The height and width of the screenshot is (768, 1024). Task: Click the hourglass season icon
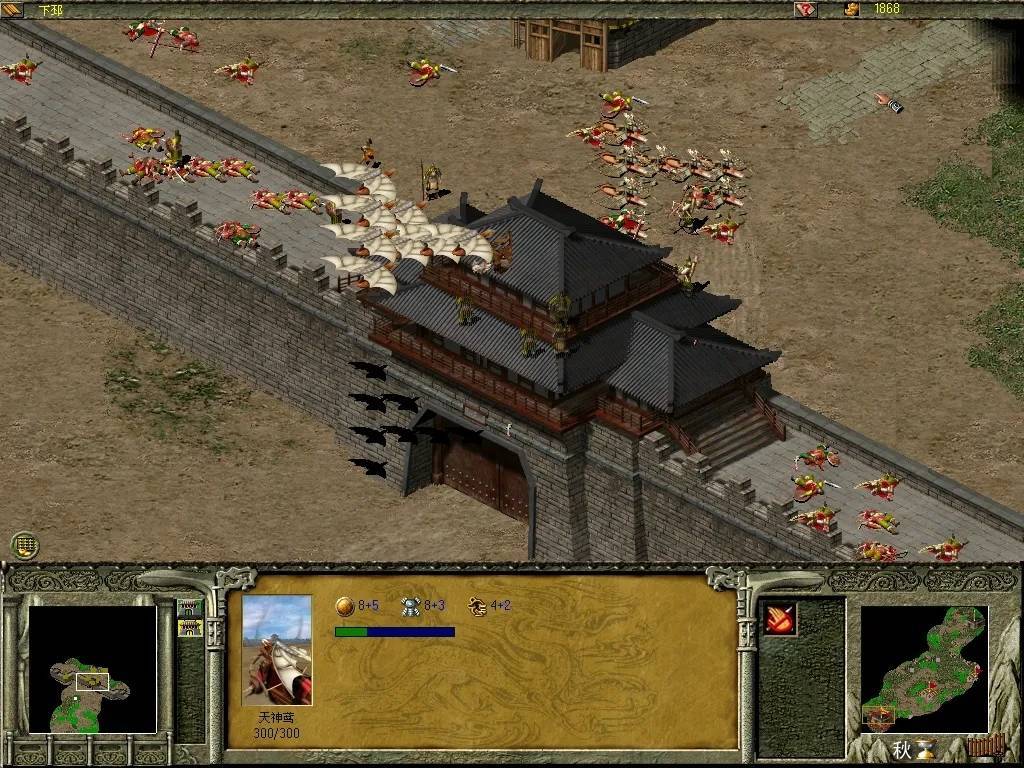928,749
